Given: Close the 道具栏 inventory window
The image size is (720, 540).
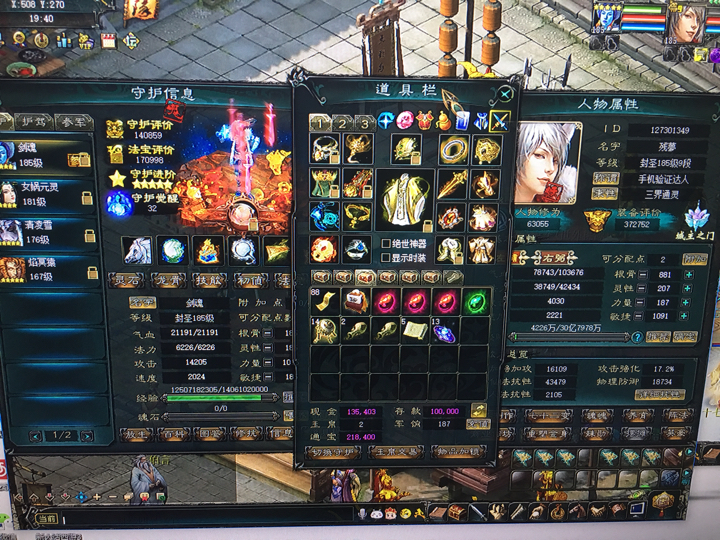Looking at the screenshot, I should click(505, 95).
